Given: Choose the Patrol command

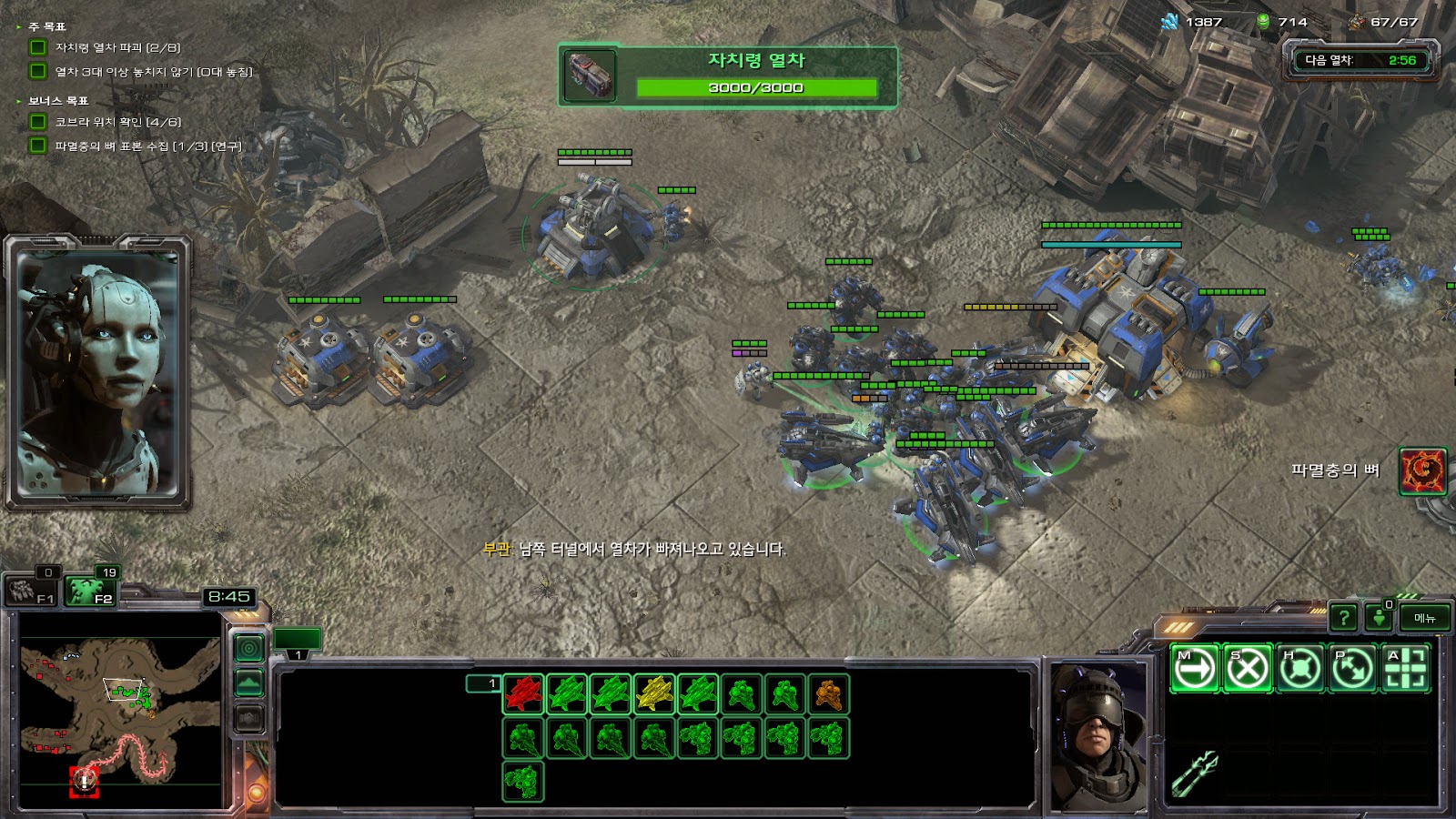Looking at the screenshot, I should pyautogui.click(x=1352, y=669).
